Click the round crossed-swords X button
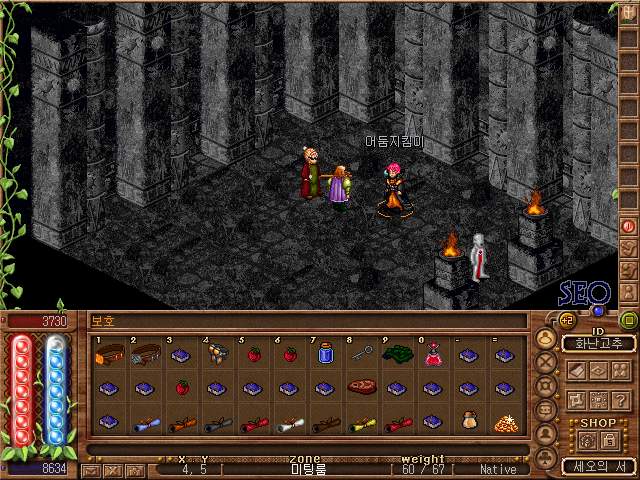Image resolution: width=640 pixels, height=480 pixels. (x=547, y=363)
